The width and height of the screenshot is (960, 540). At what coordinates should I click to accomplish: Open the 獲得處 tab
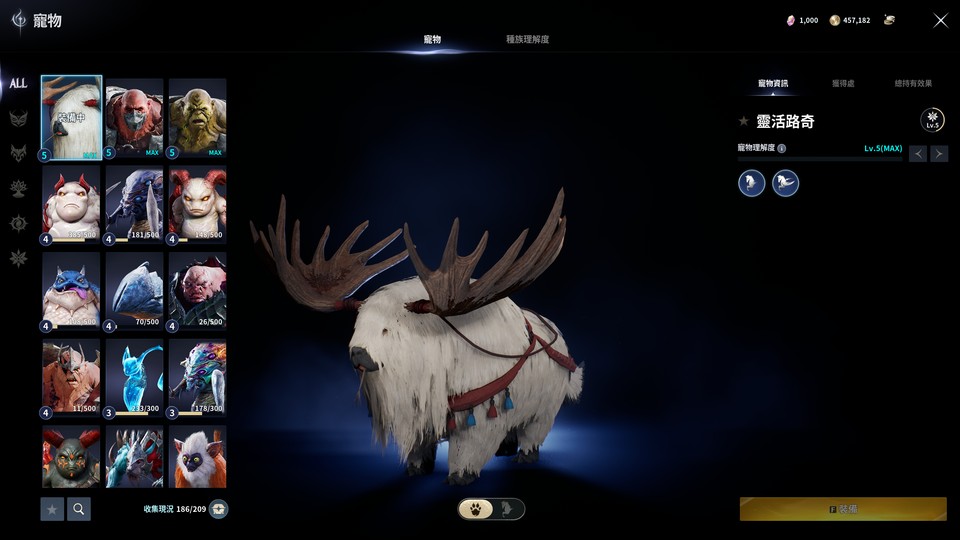[843, 83]
